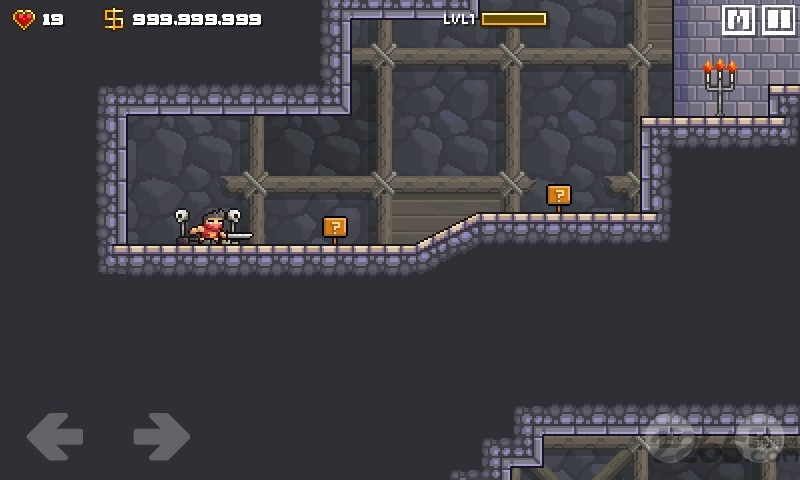Image resolution: width=800 pixels, height=480 pixels.
Task: Tap the right arrow movement button
Action: click(161, 437)
